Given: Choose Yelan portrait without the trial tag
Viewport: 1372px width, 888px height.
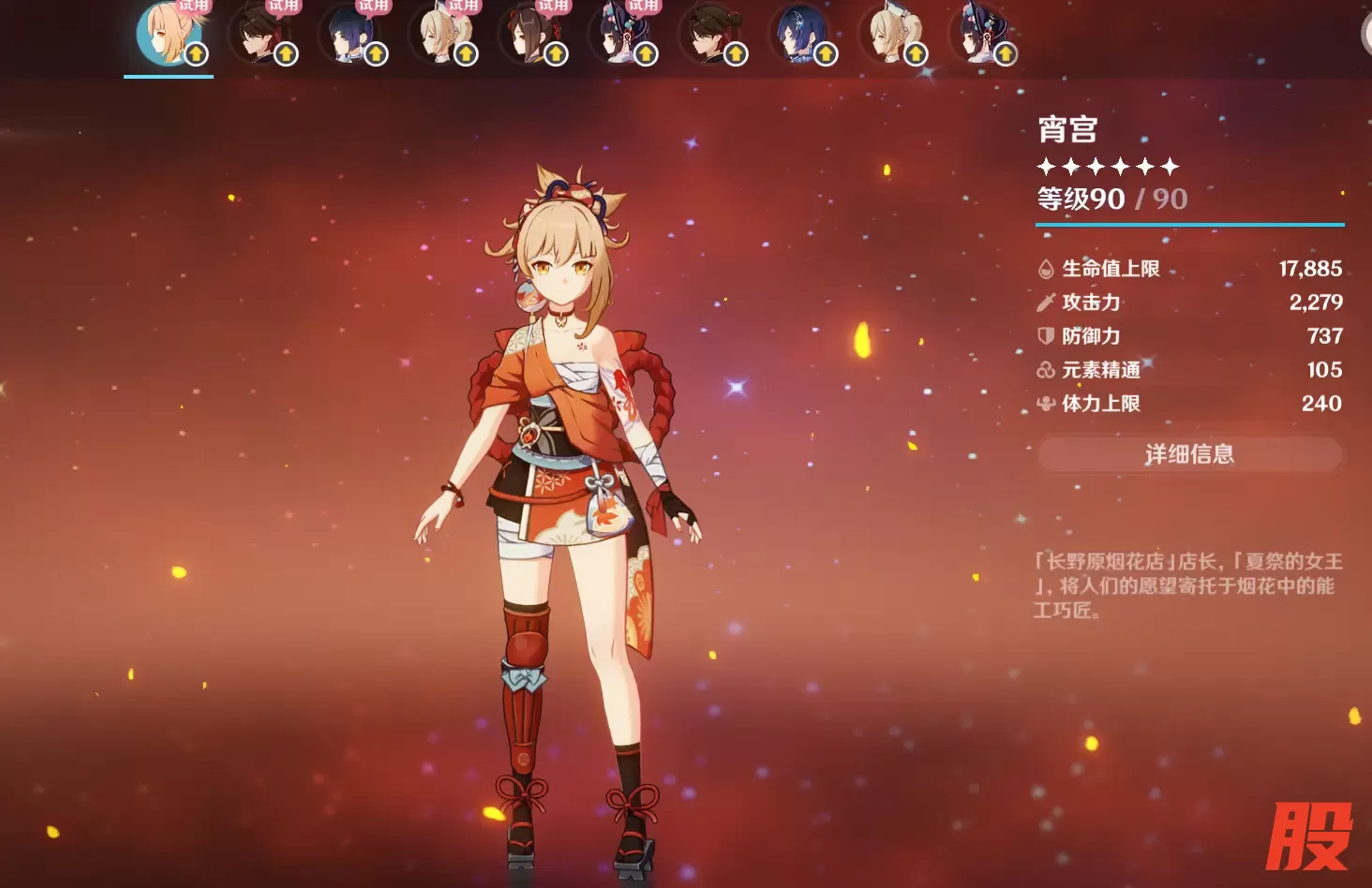Looking at the screenshot, I should click(x=799, y=36).
